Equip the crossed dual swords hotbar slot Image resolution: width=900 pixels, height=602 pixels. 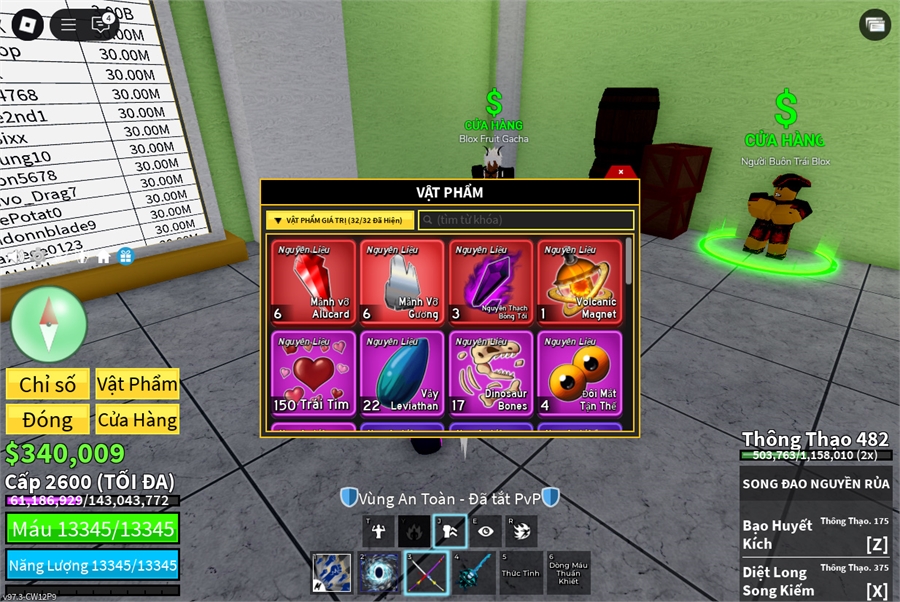425,573
